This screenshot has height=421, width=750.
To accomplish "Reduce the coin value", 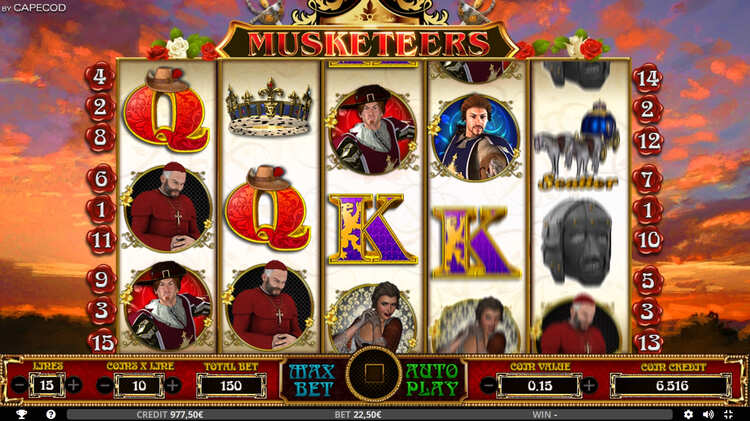I will tap(488, 385).
